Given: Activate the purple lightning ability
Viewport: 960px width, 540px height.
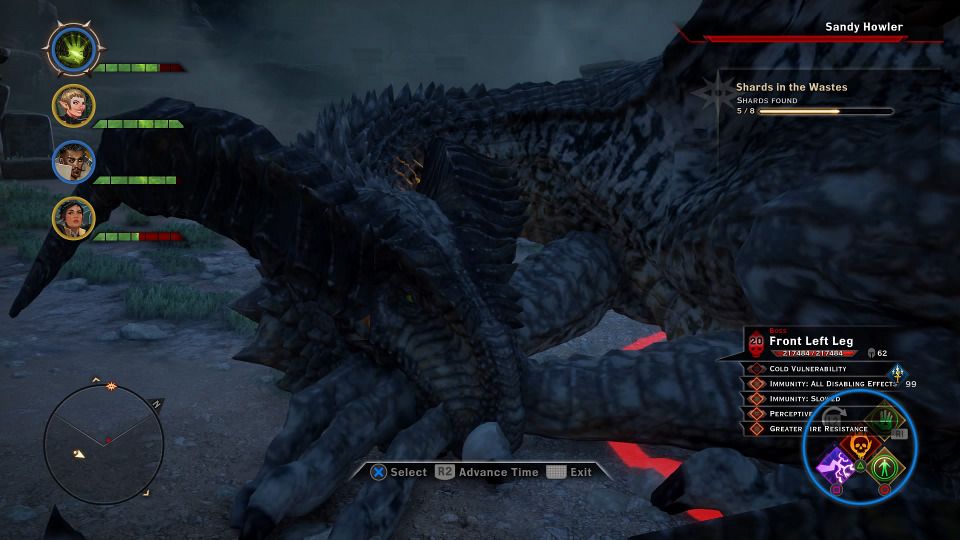Looking at the screenshot, I should [x=832, y=465].
